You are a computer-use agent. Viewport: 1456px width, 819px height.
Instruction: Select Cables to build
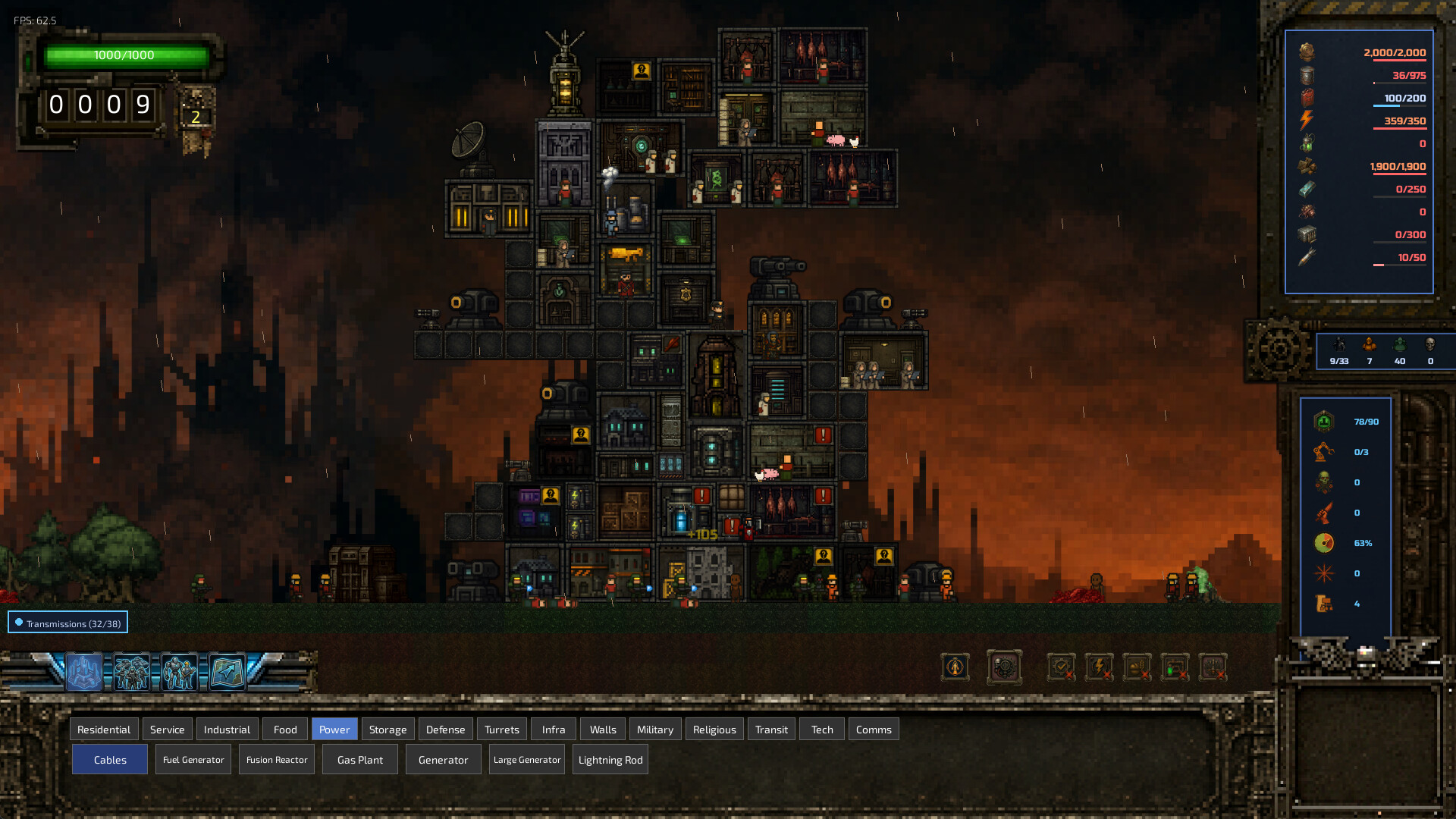point(110,760)
